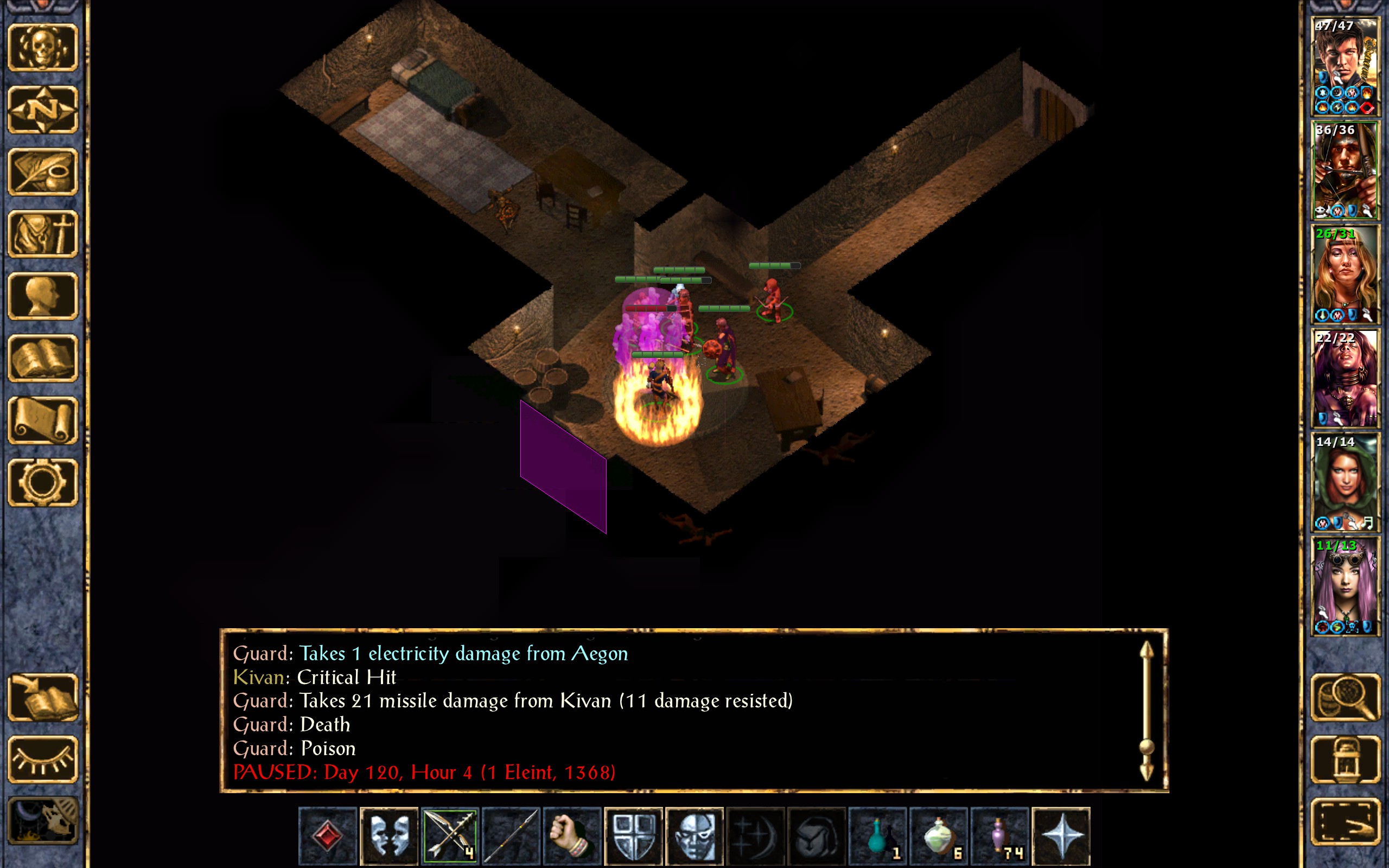This screenshot has height=868, width=1389.
Task: Open the inventory armor-and-sword button
Action: (42, 234)
